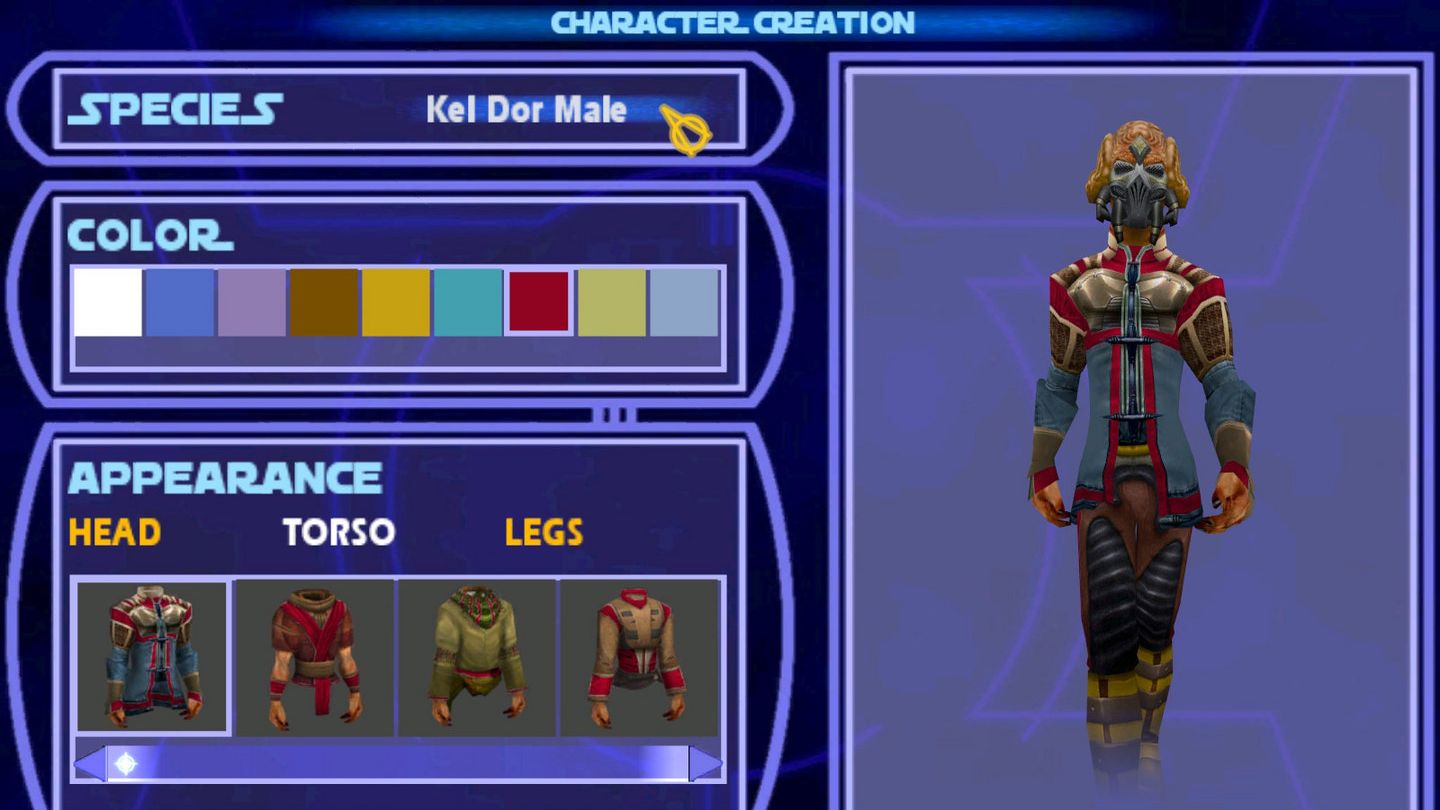Select the green tunic torso thumbnail
This screenshot has height=810, width=1440.
472,655
